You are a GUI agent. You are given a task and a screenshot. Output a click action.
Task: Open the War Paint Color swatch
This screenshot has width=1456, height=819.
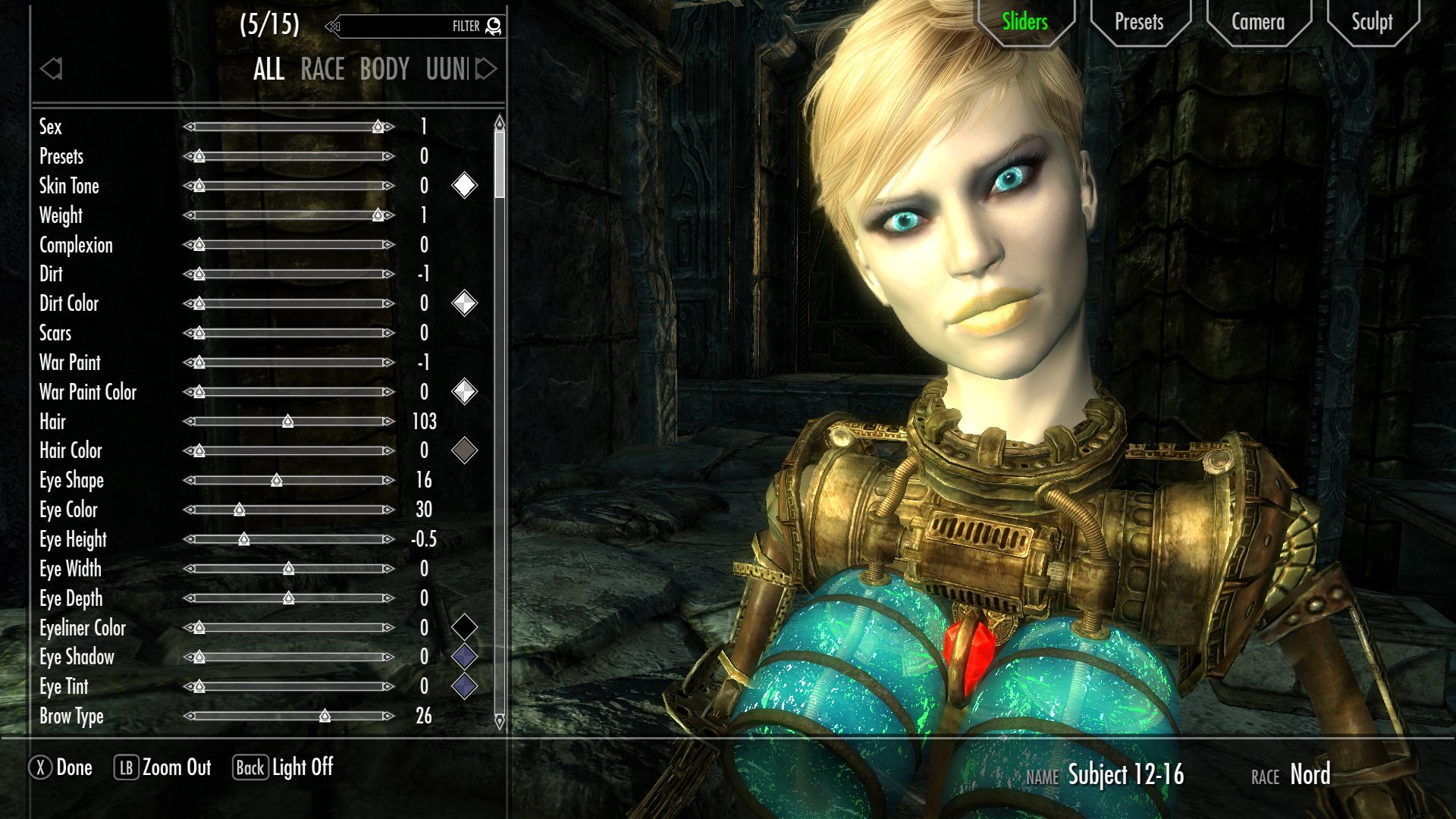(x=465, y=392)
